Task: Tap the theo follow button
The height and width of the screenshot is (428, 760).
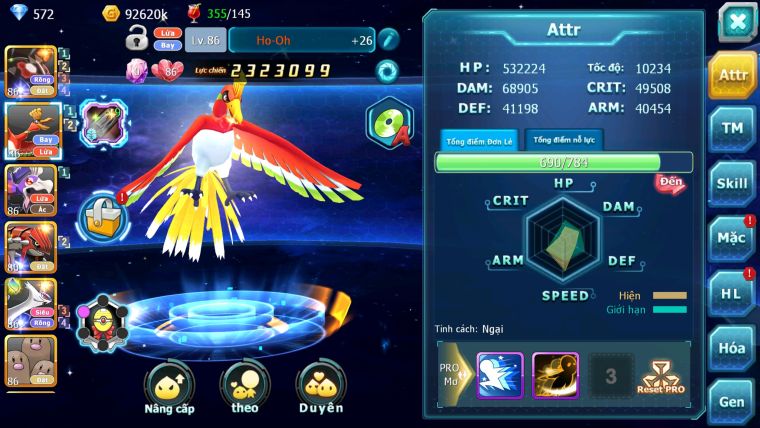Action: click(245, 388)
